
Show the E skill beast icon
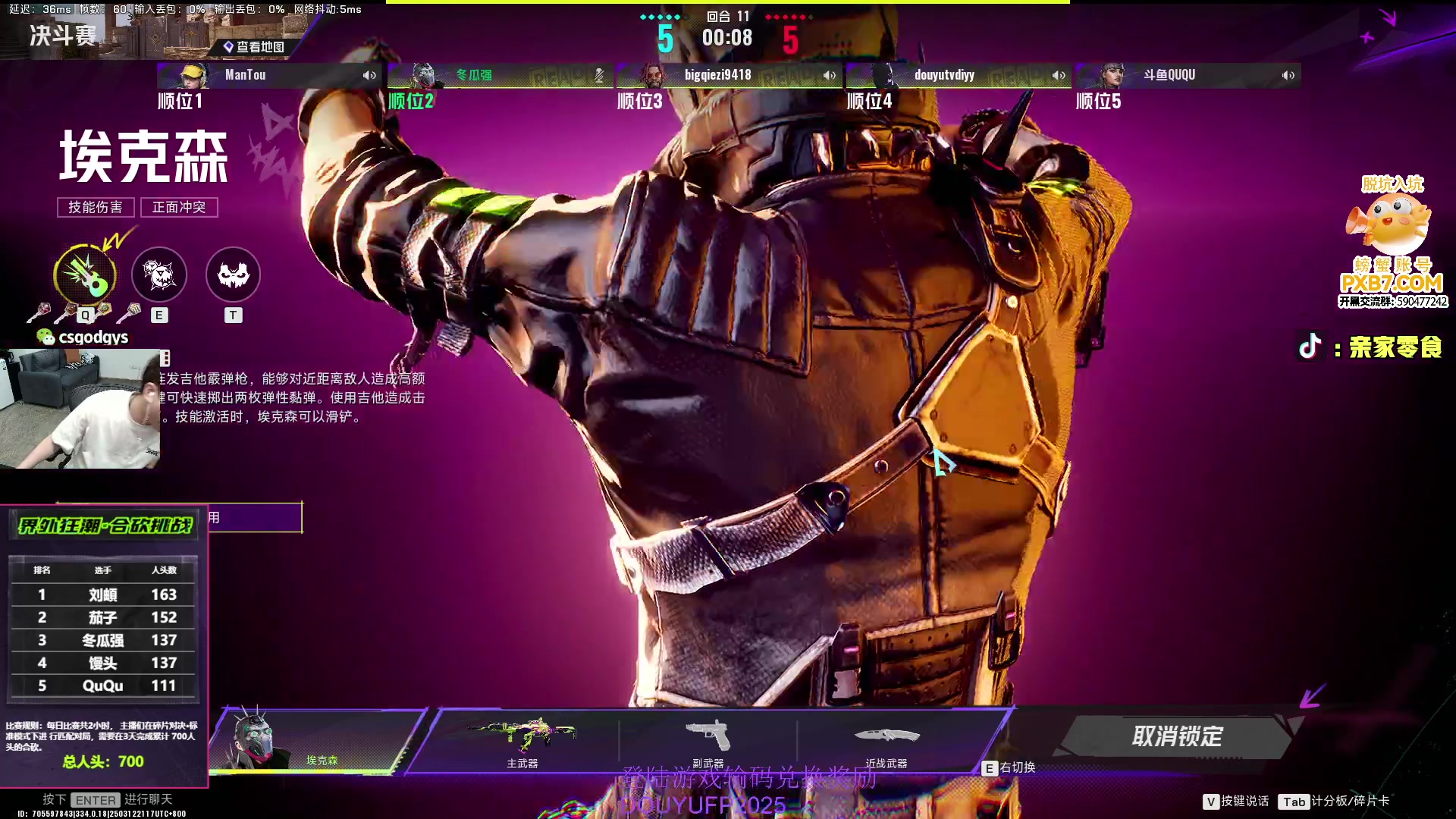(x=159, y=274)
